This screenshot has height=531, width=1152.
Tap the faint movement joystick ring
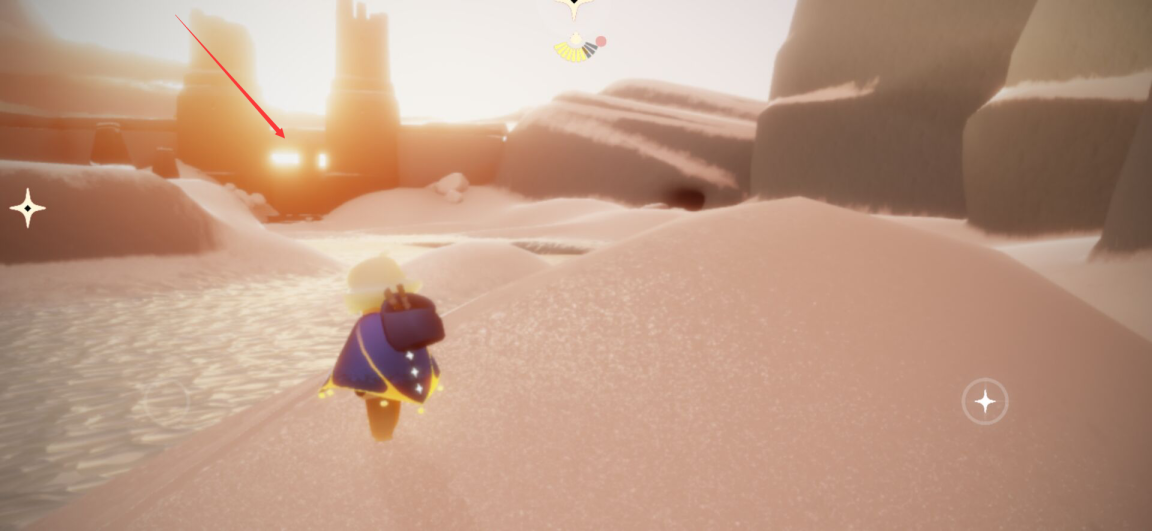pyautogui.click(x=167, y=401)
